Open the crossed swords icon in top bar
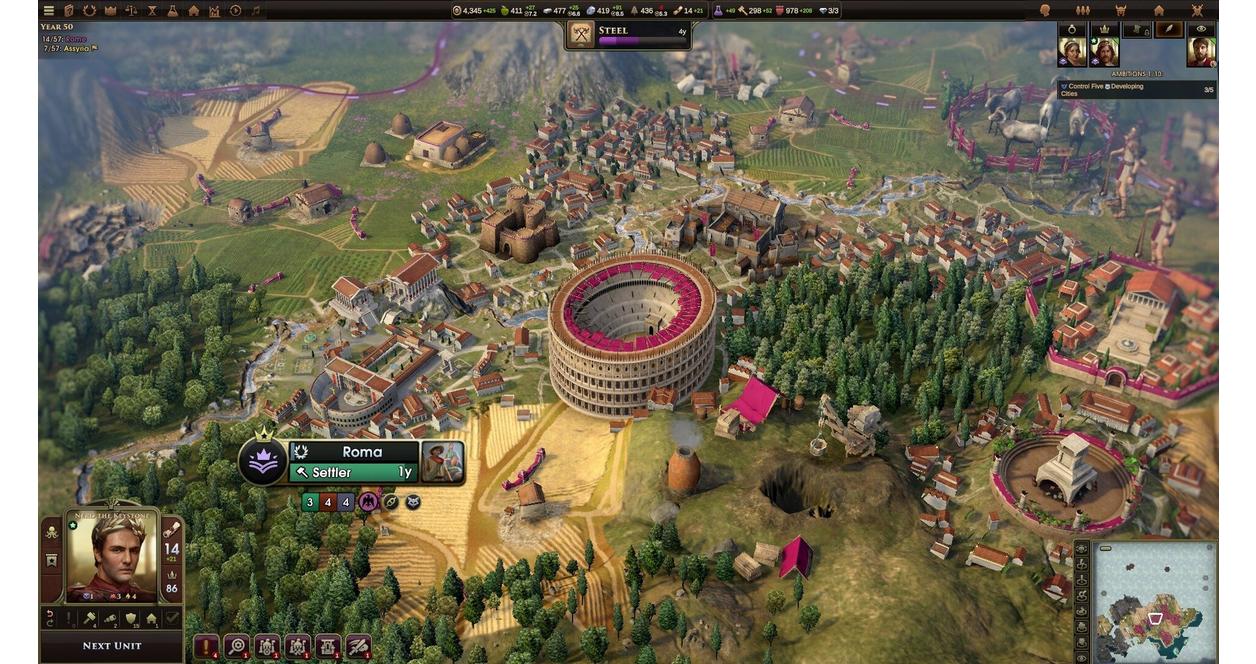The image size is (1256, 664). coord(1197,10)
